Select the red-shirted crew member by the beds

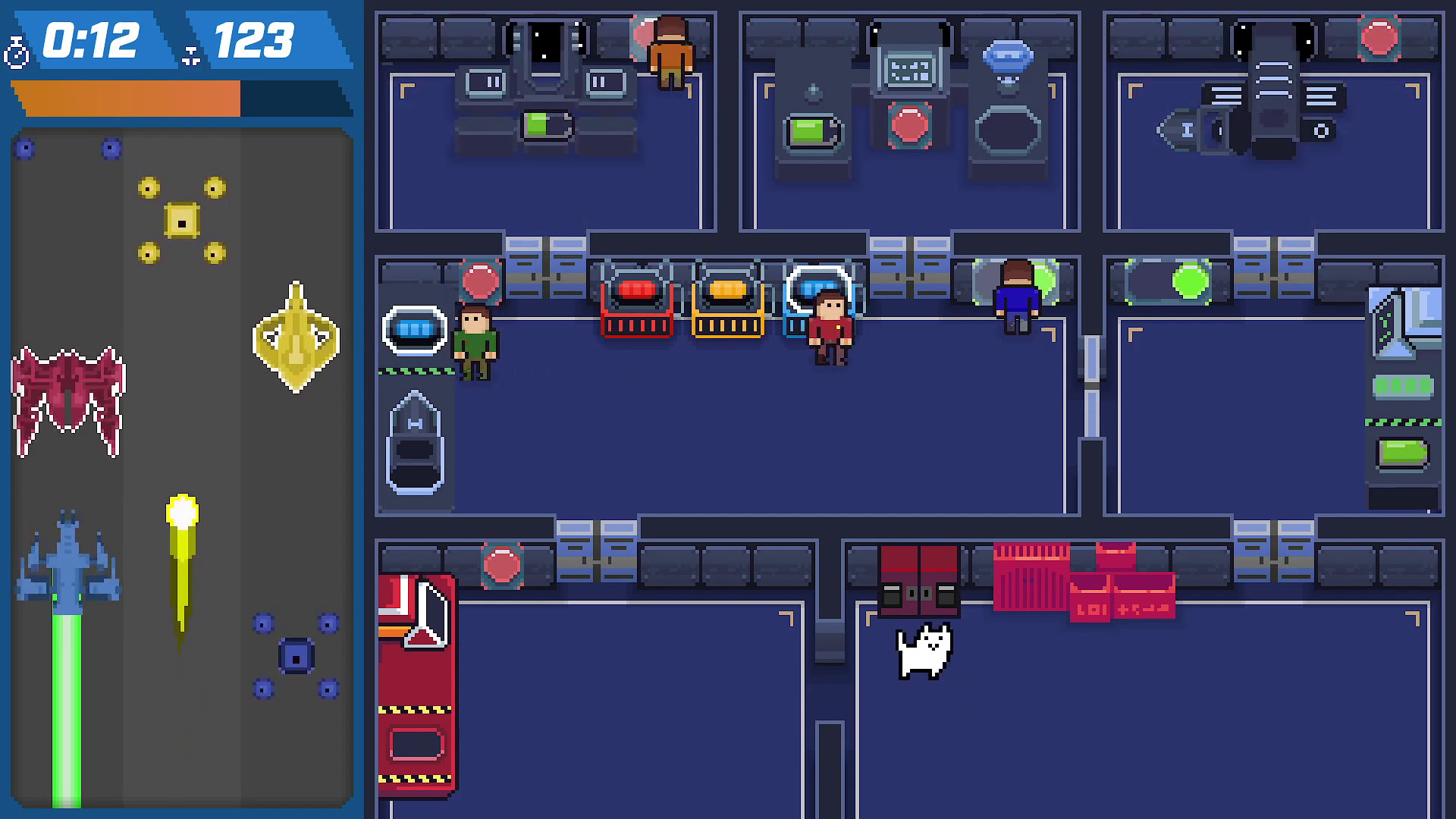click(831, 326)
